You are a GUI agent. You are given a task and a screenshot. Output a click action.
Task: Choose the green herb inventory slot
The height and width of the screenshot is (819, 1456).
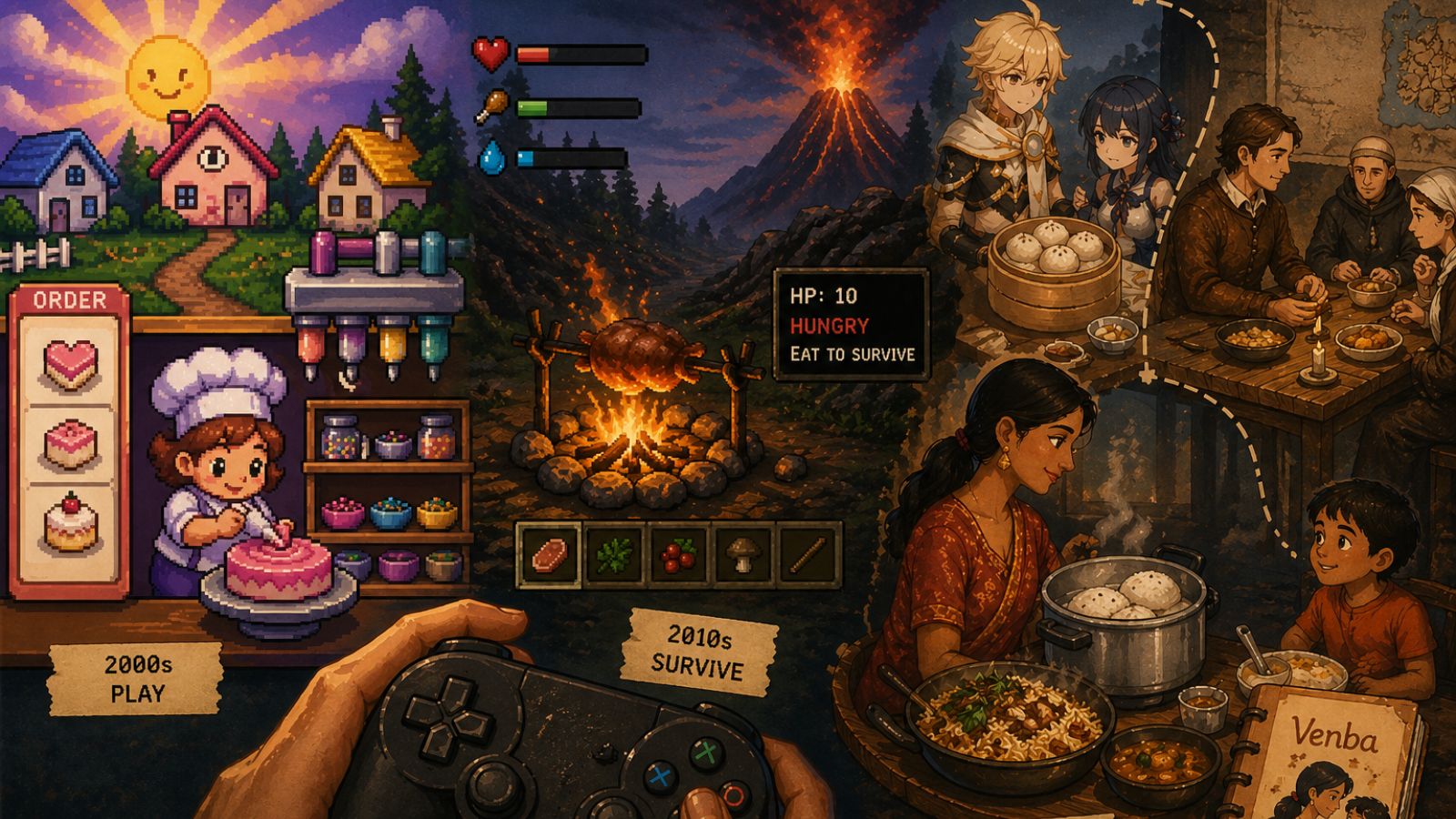tap(613, 552)
